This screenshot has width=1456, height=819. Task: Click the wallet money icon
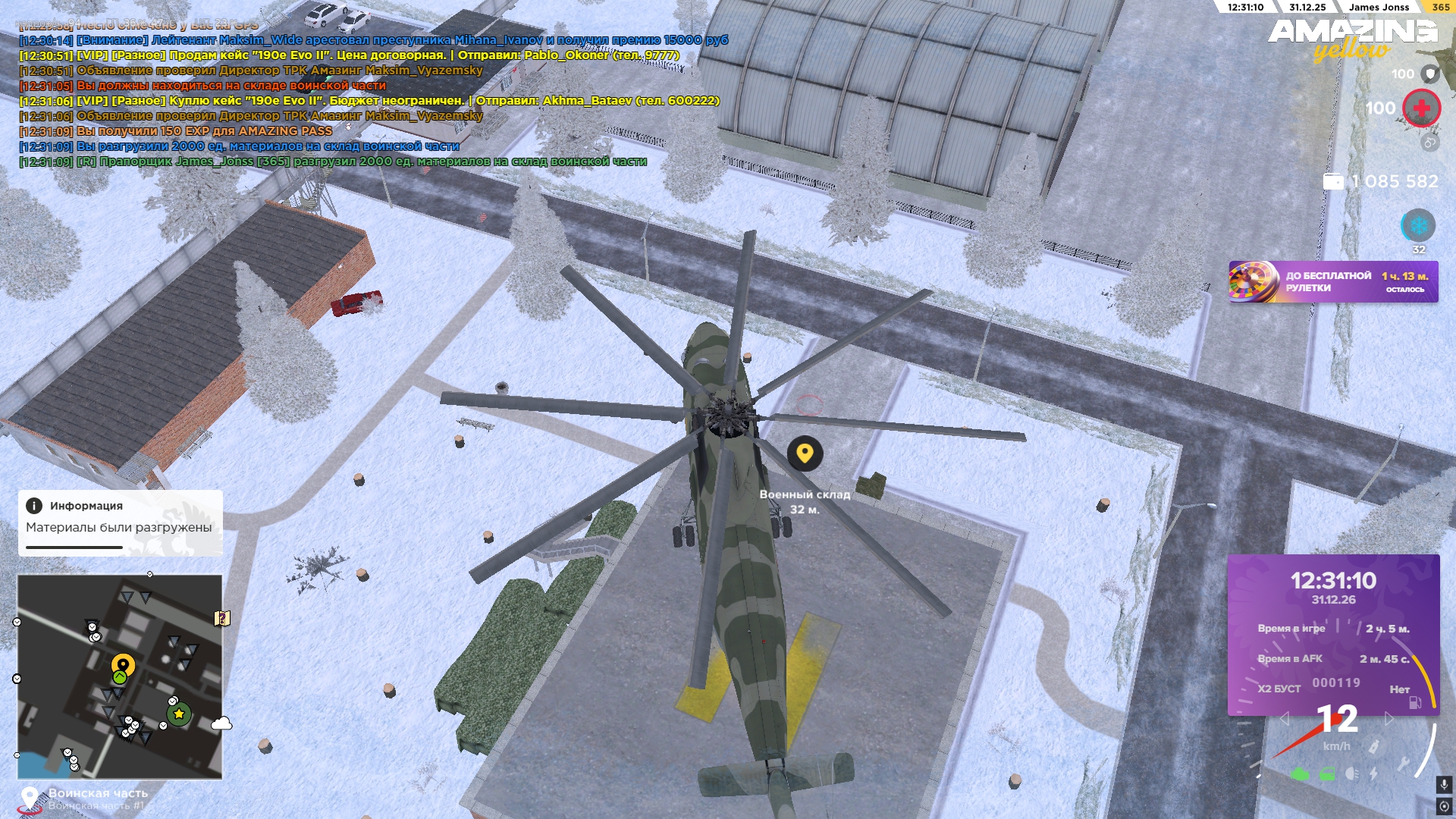[x=1332, y=181]
